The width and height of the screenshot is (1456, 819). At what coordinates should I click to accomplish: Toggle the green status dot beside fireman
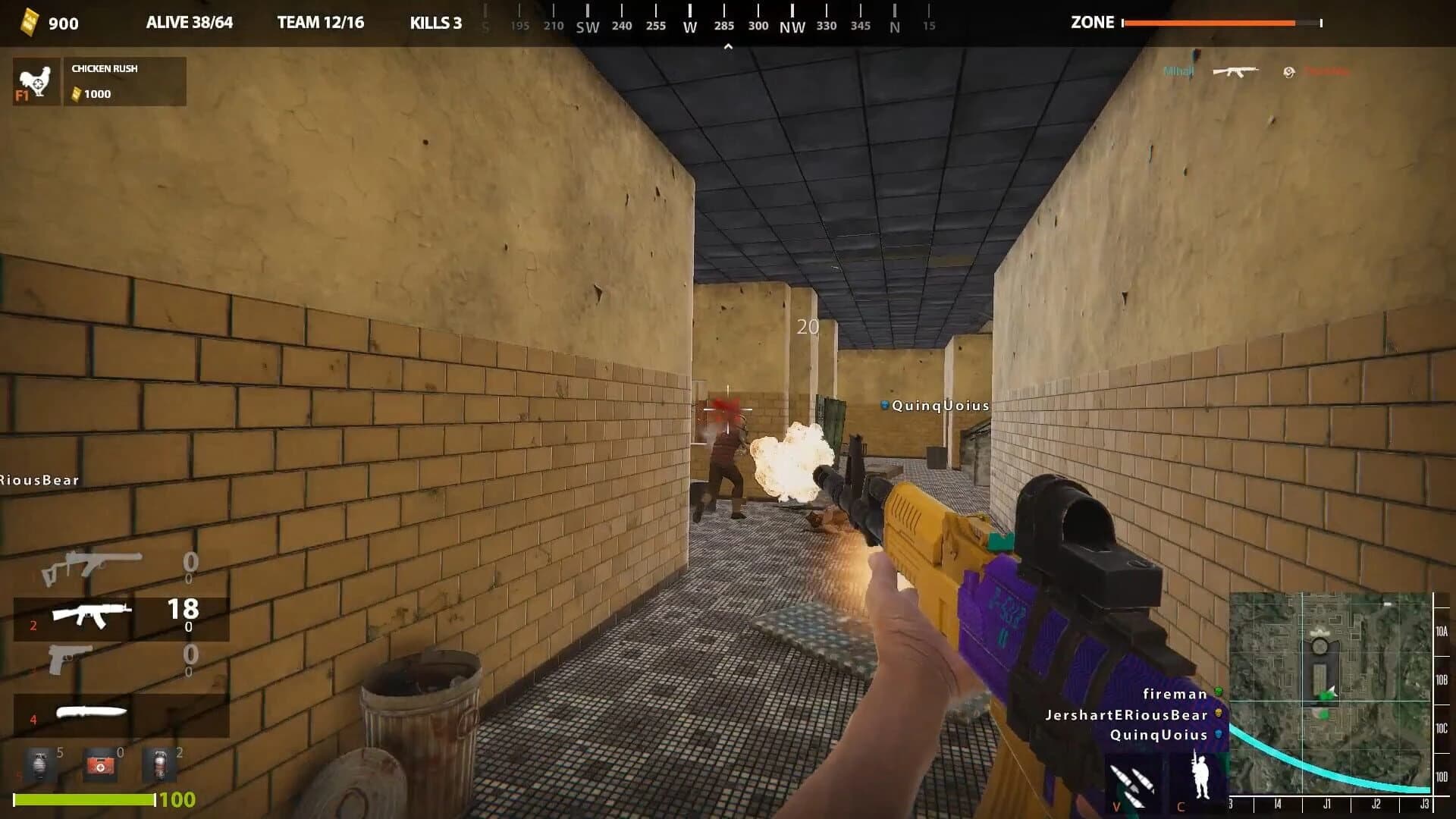click(1218, 692)
